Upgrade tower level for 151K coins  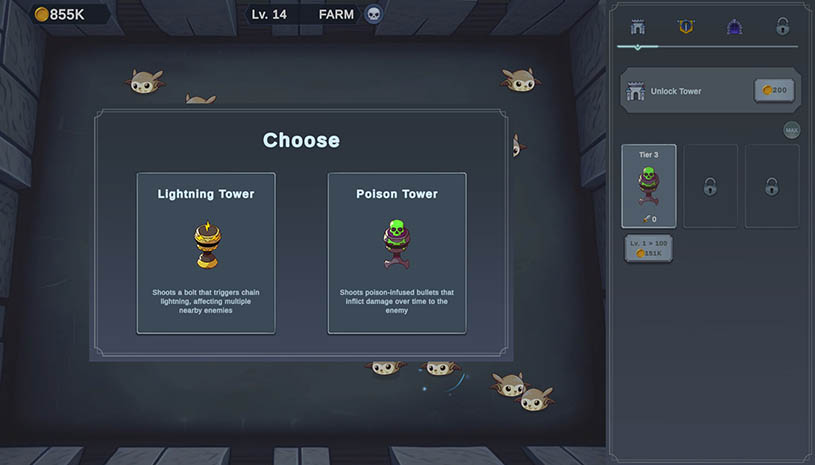(x=648, y=249)
